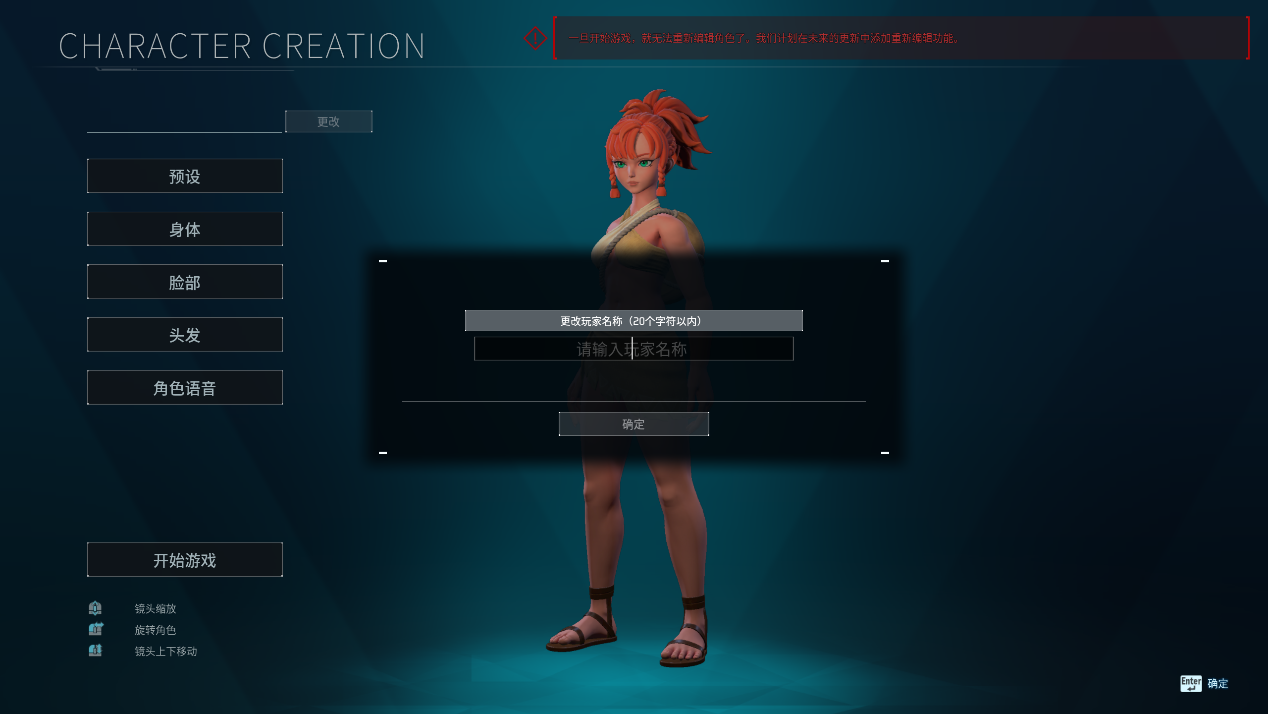Click the 更改 name change button

click(x=328, y=122)
